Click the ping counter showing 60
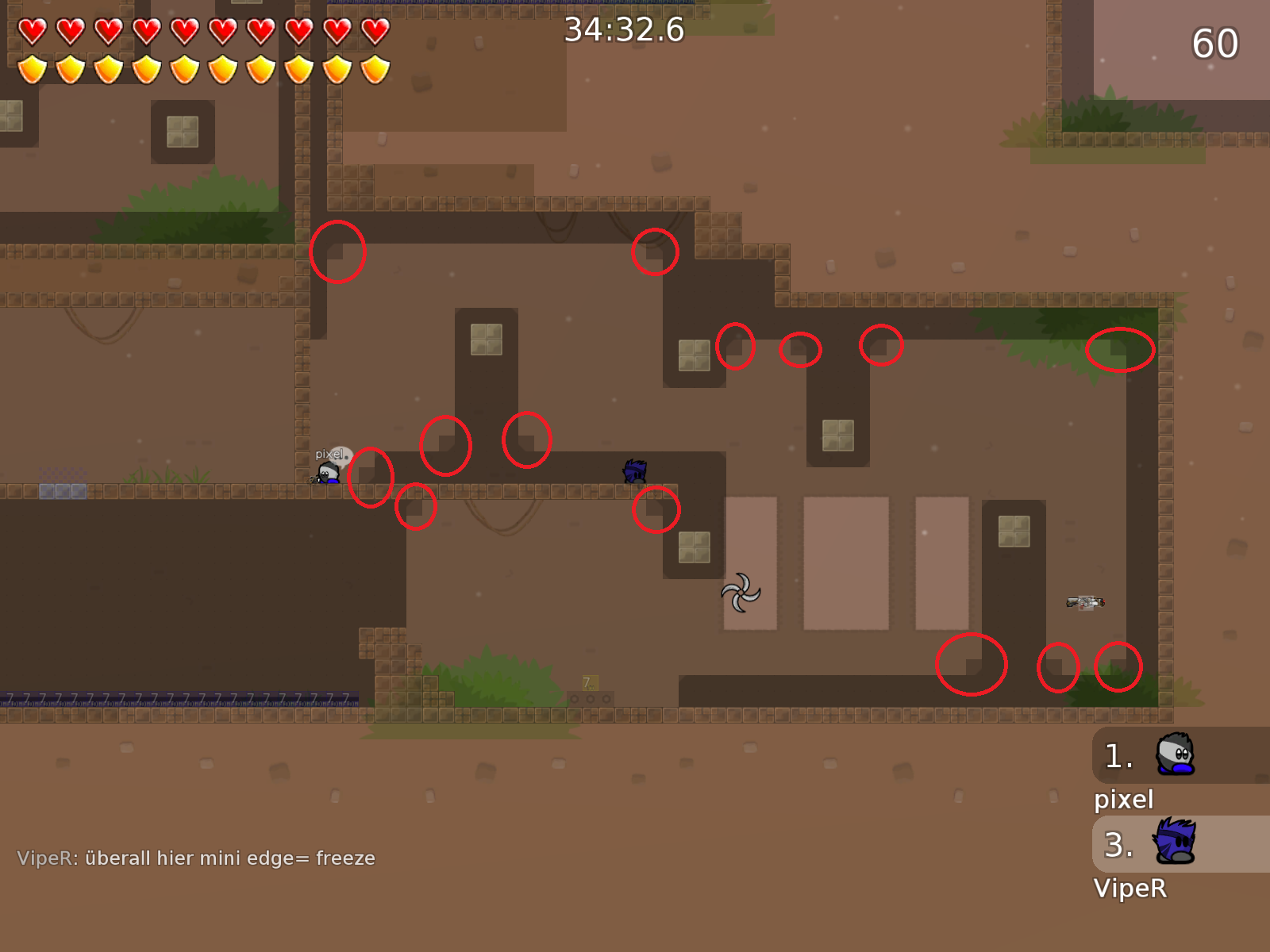1270x952 pixels. (1215, 44)
